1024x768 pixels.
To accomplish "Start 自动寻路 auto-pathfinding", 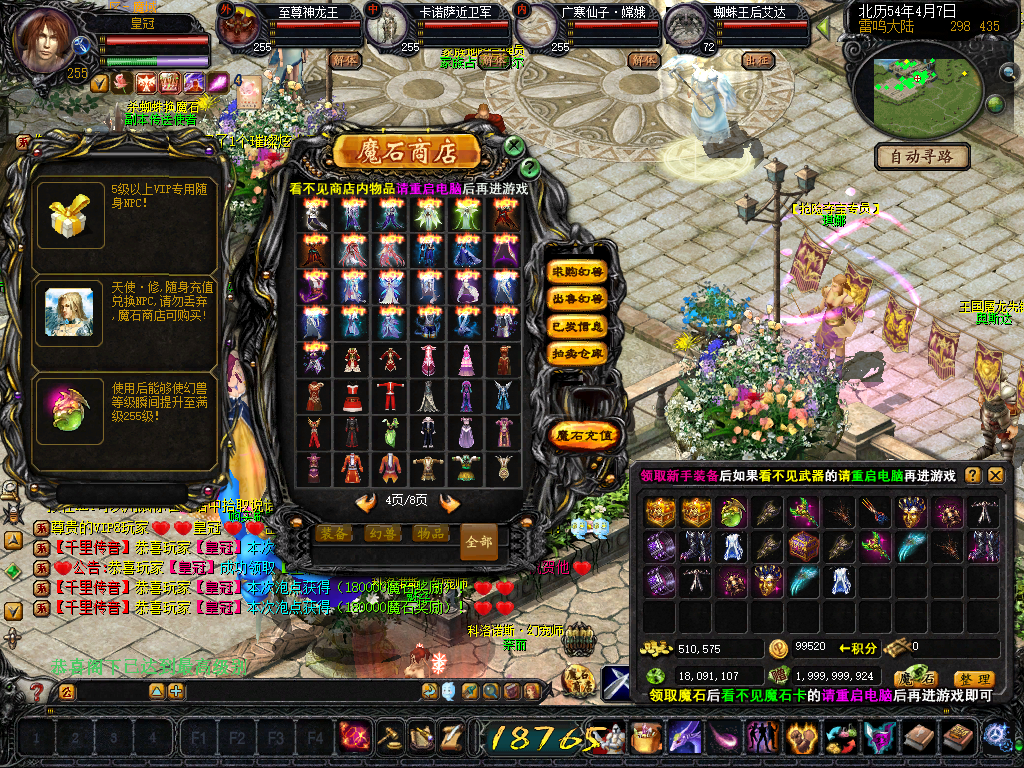I will [922, 156].
